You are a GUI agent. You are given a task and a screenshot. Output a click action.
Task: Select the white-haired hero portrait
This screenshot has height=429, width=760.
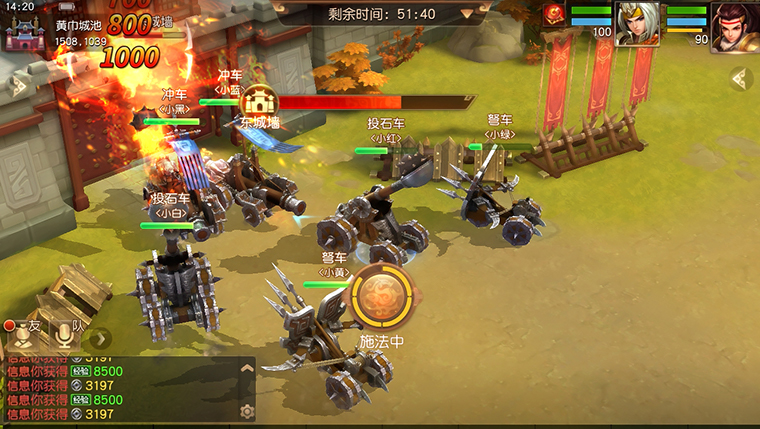(636, 23)
